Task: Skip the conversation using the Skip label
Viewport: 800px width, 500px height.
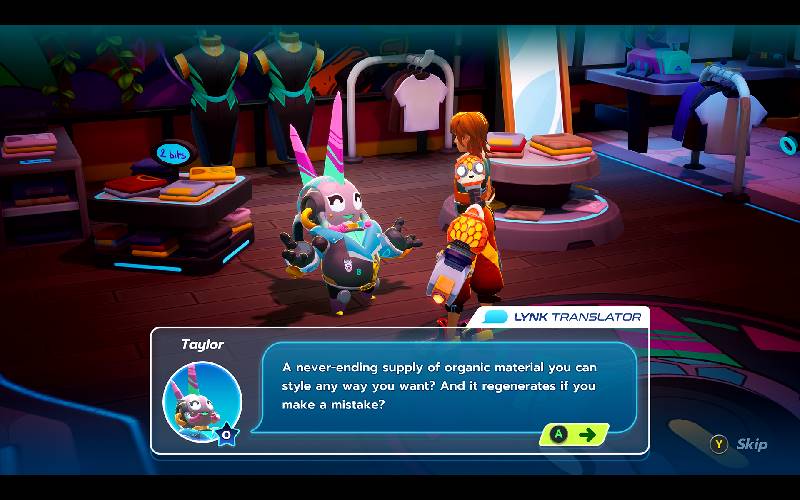Action: click(x=751, y=444)
